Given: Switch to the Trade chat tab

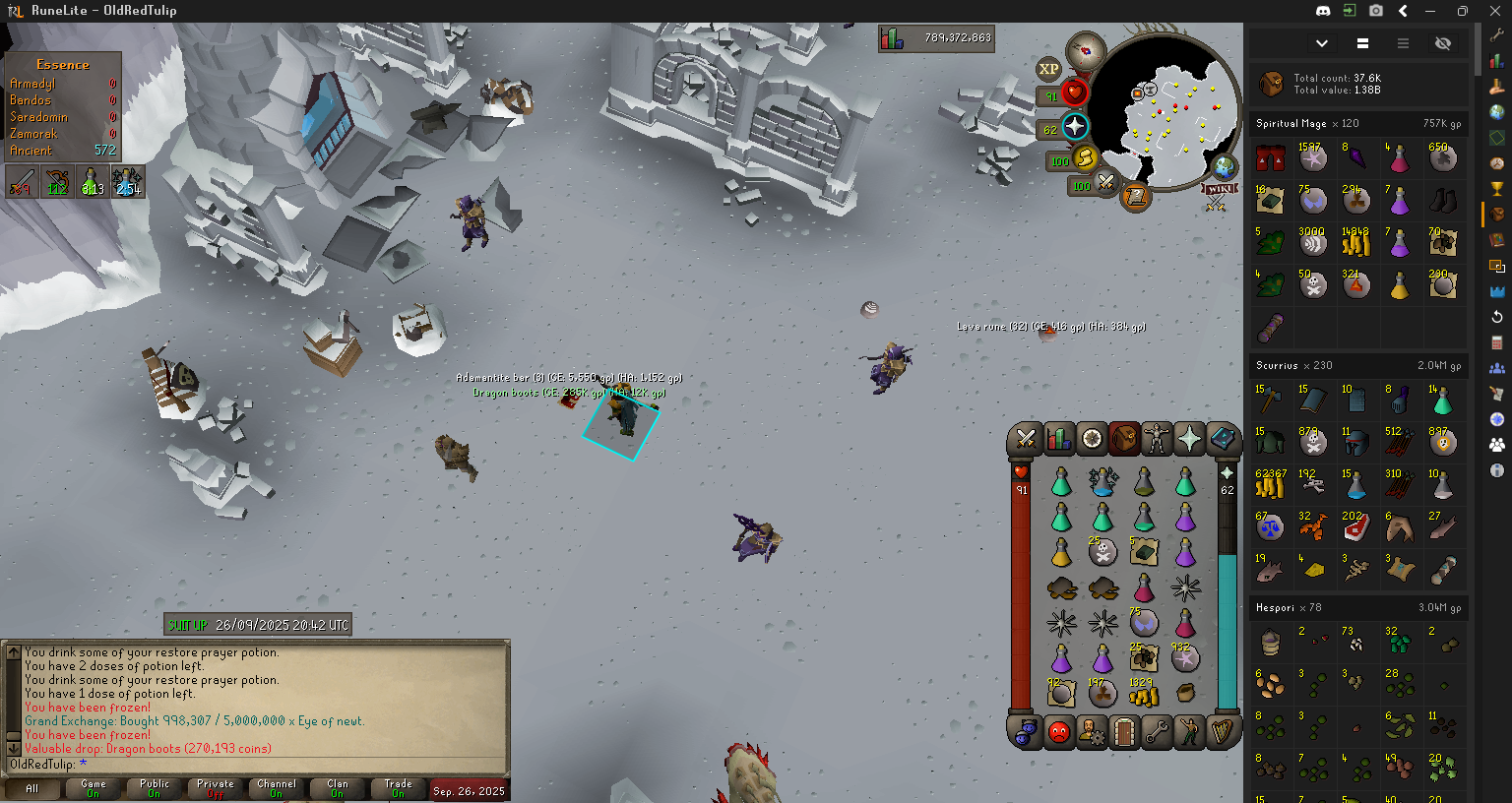Looking at the screenshot, I should pos(398,788).
